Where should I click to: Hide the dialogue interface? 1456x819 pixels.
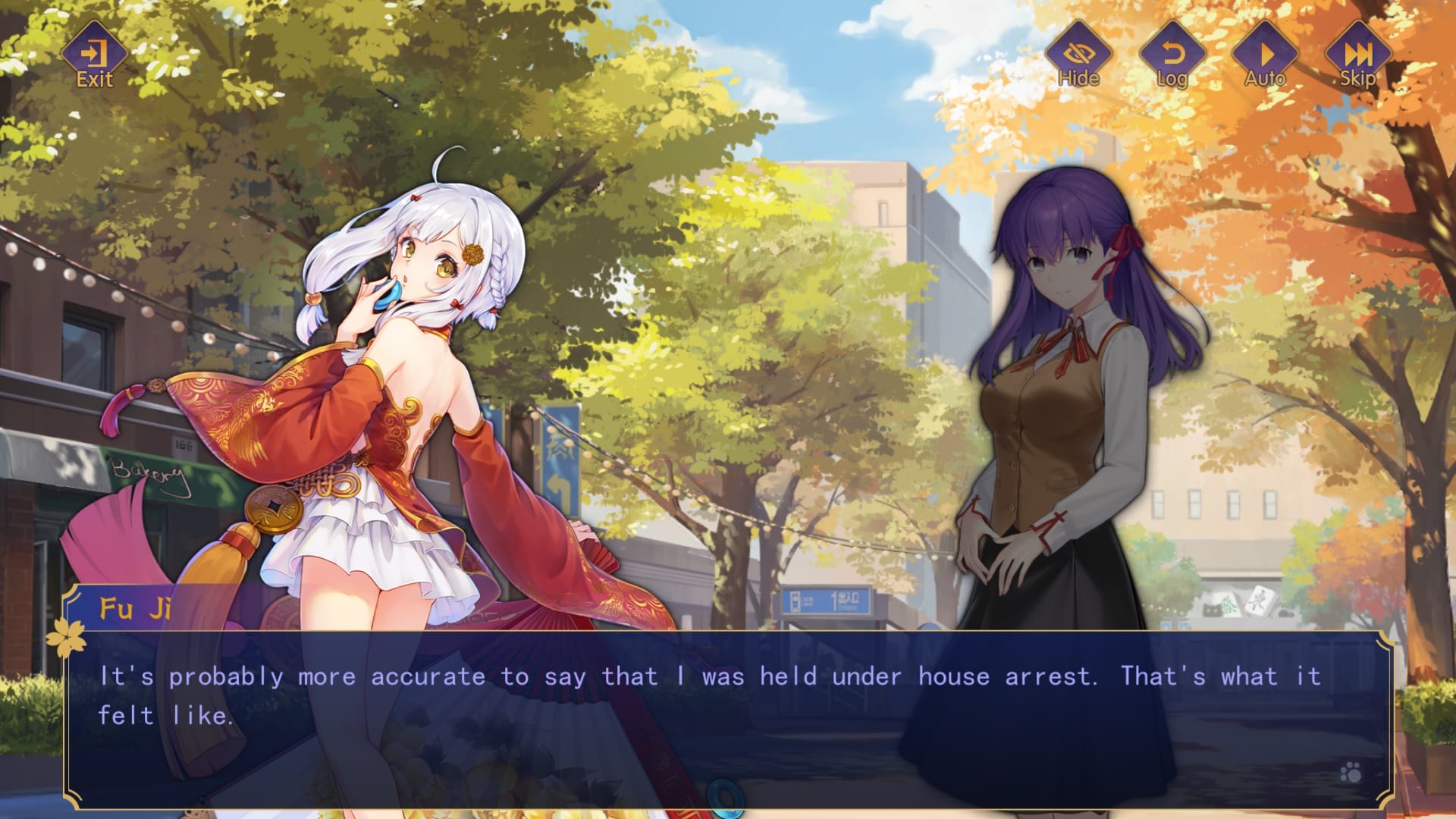[1078, 56]
